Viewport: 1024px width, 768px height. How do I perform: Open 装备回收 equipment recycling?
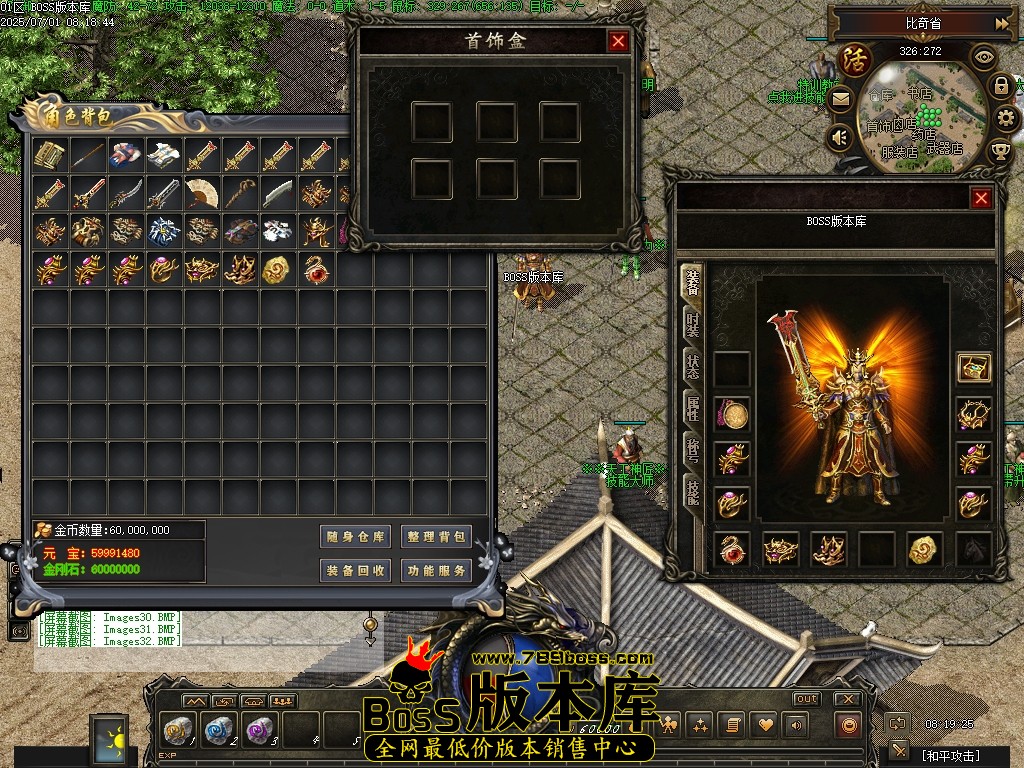355,571
